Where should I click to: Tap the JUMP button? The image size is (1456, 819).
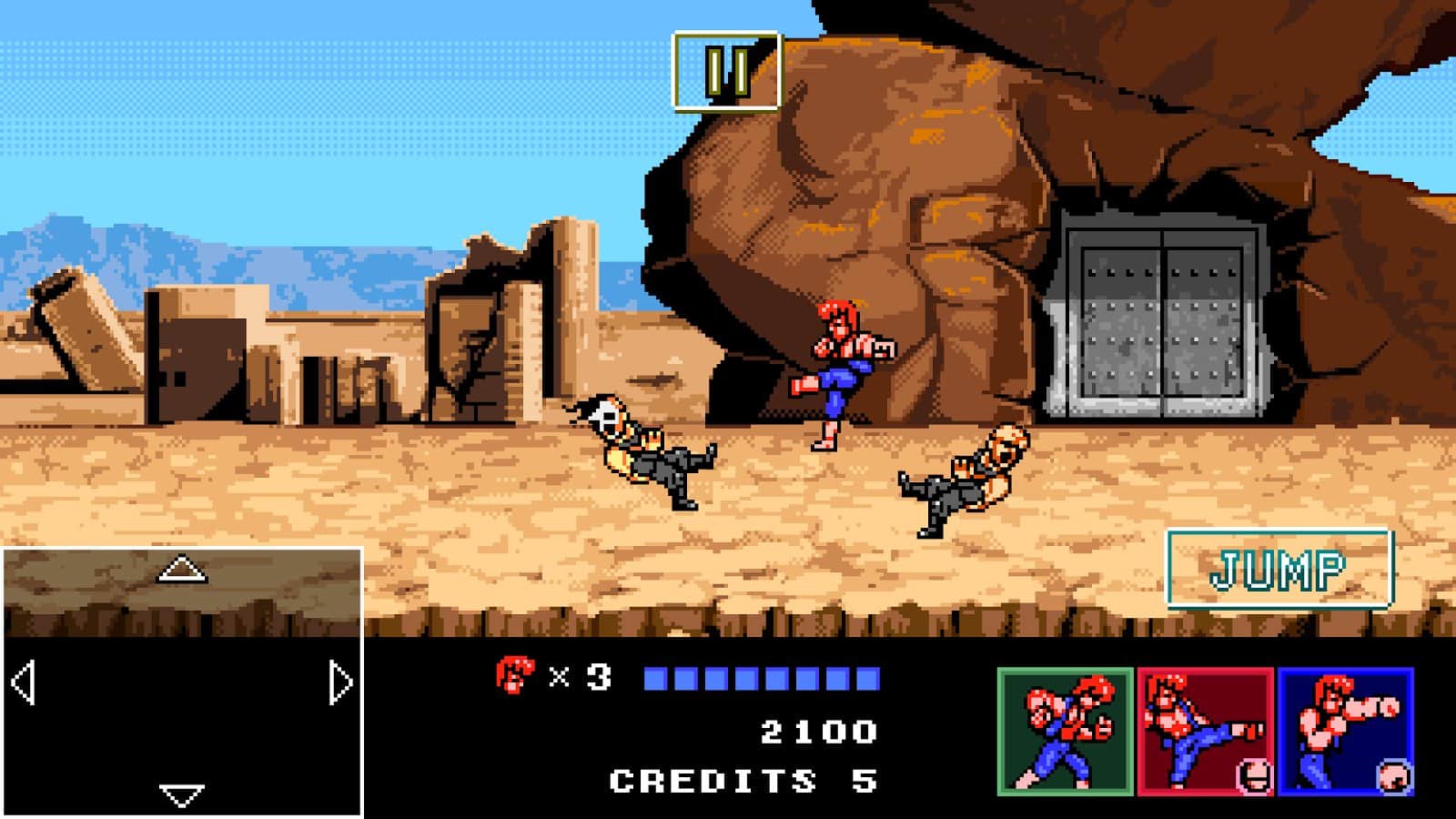[1279, 570]
